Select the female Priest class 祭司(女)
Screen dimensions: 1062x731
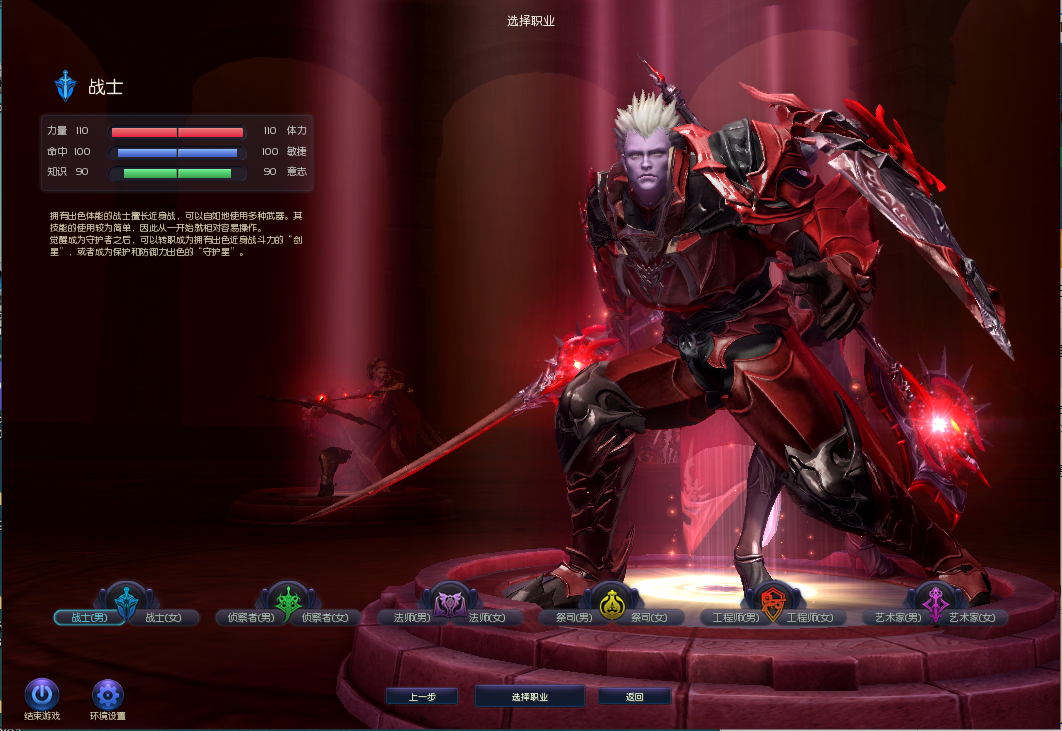point(650,617)
